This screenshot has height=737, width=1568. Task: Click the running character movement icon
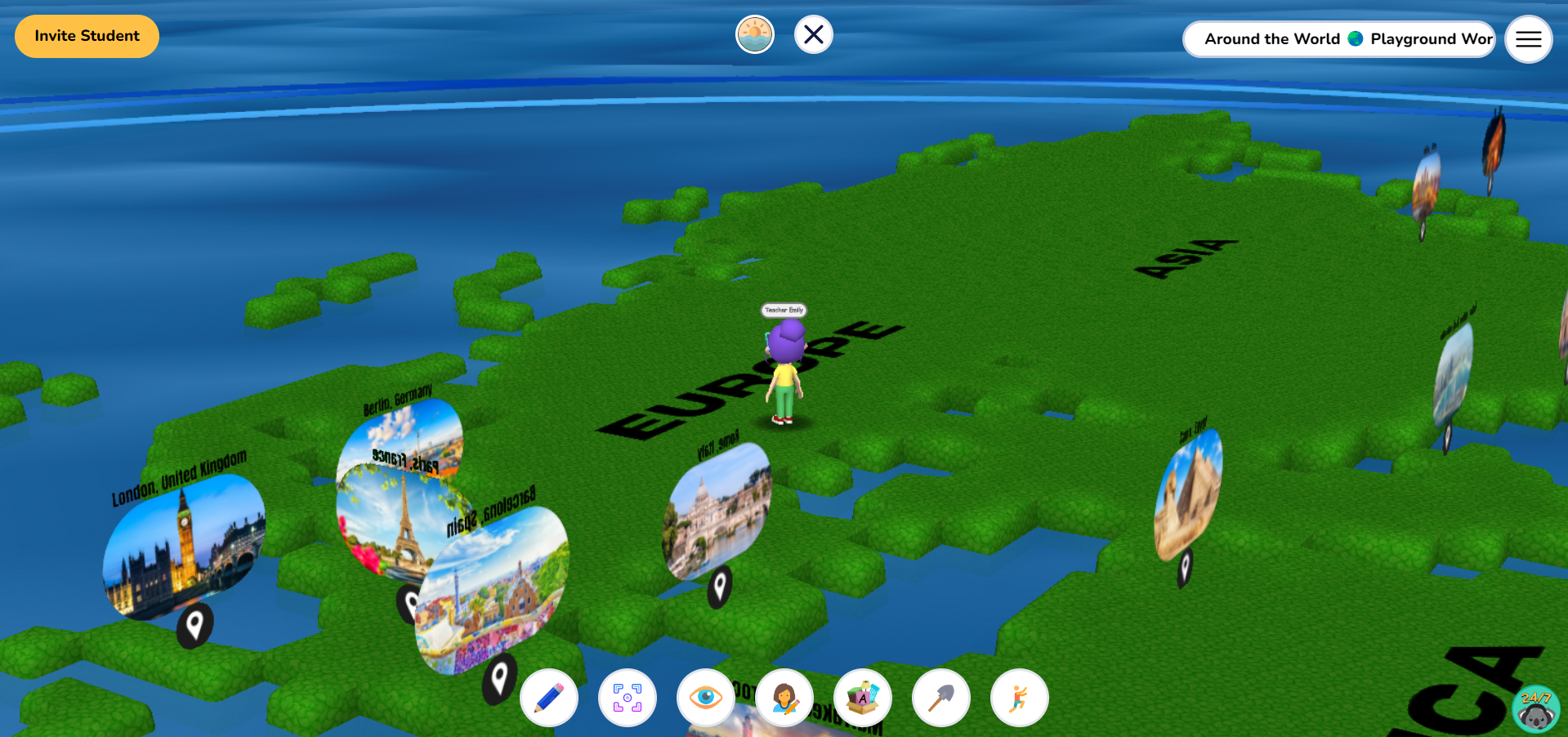click(x=1019, y=698)
